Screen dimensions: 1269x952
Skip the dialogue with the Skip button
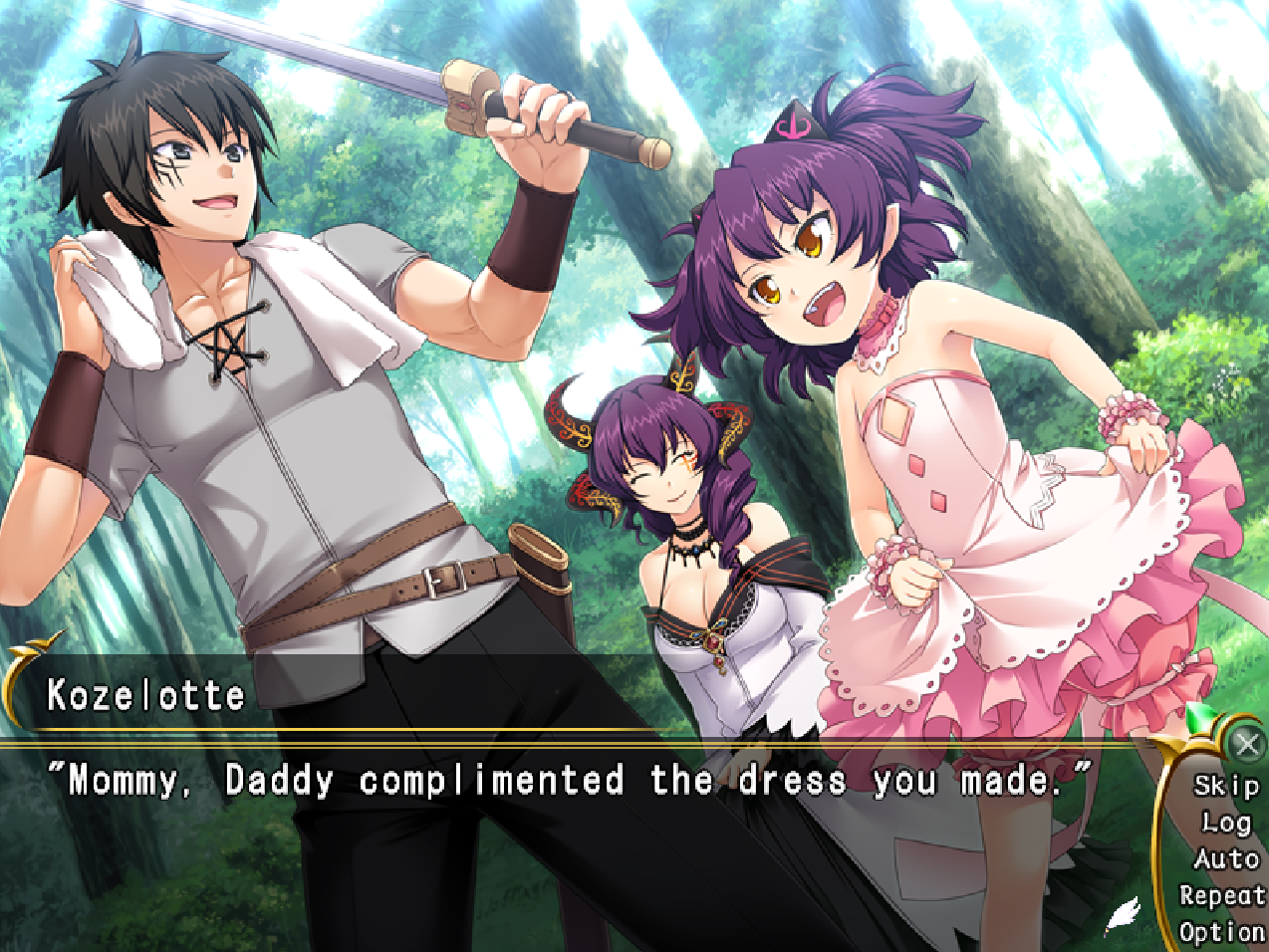pyautogui.click(x=1226, y=786)
